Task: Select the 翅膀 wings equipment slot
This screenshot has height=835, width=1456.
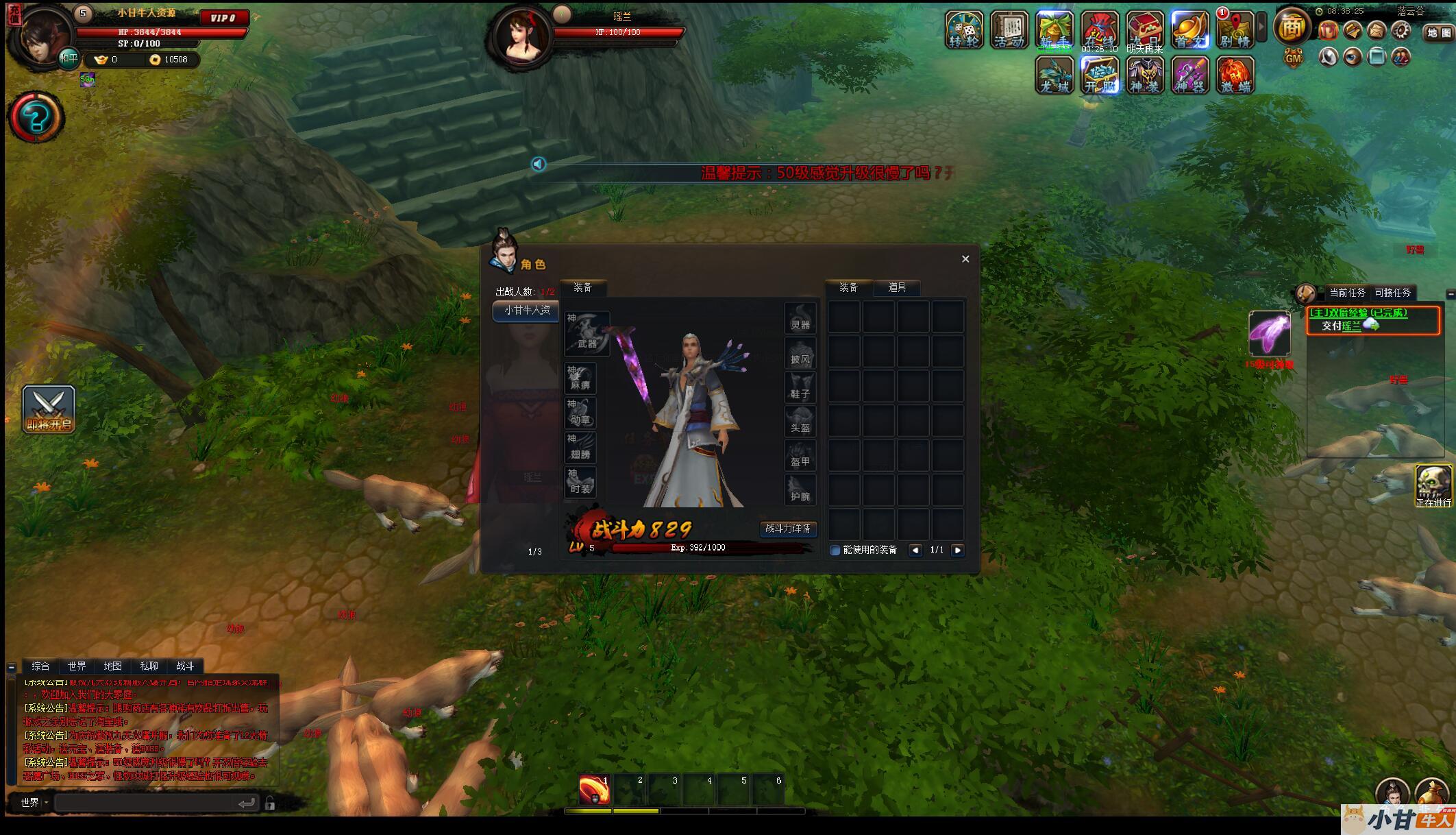Action: point(580,447)
